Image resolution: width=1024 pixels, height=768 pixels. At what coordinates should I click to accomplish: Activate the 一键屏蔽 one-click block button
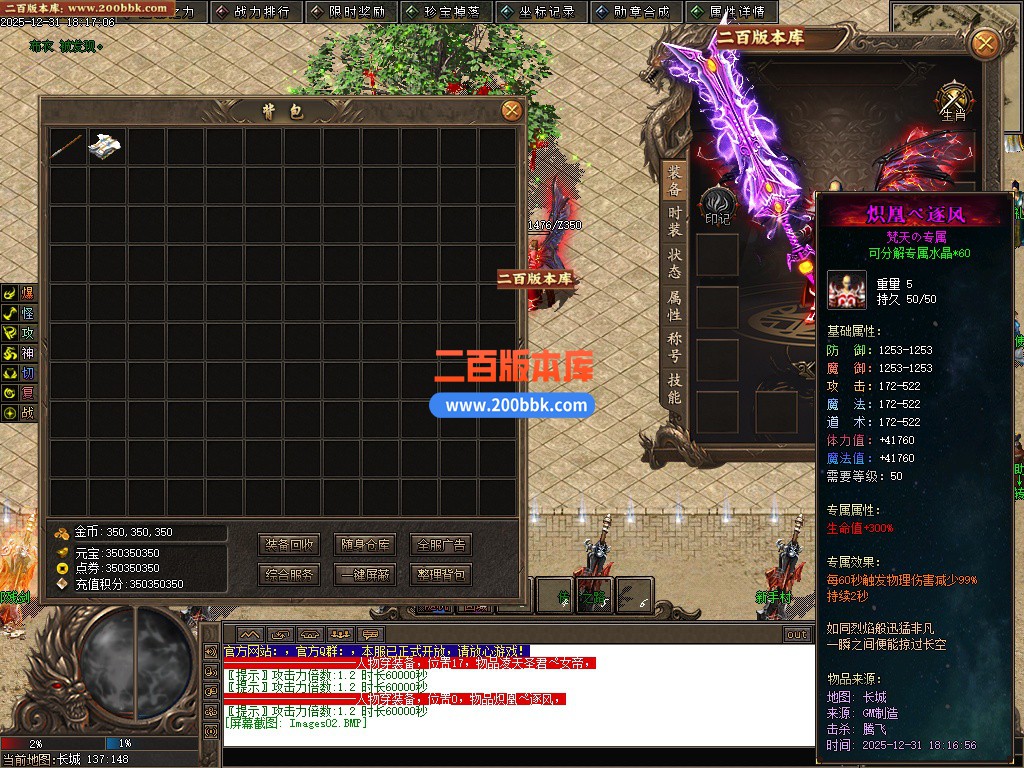coord(365,575)
